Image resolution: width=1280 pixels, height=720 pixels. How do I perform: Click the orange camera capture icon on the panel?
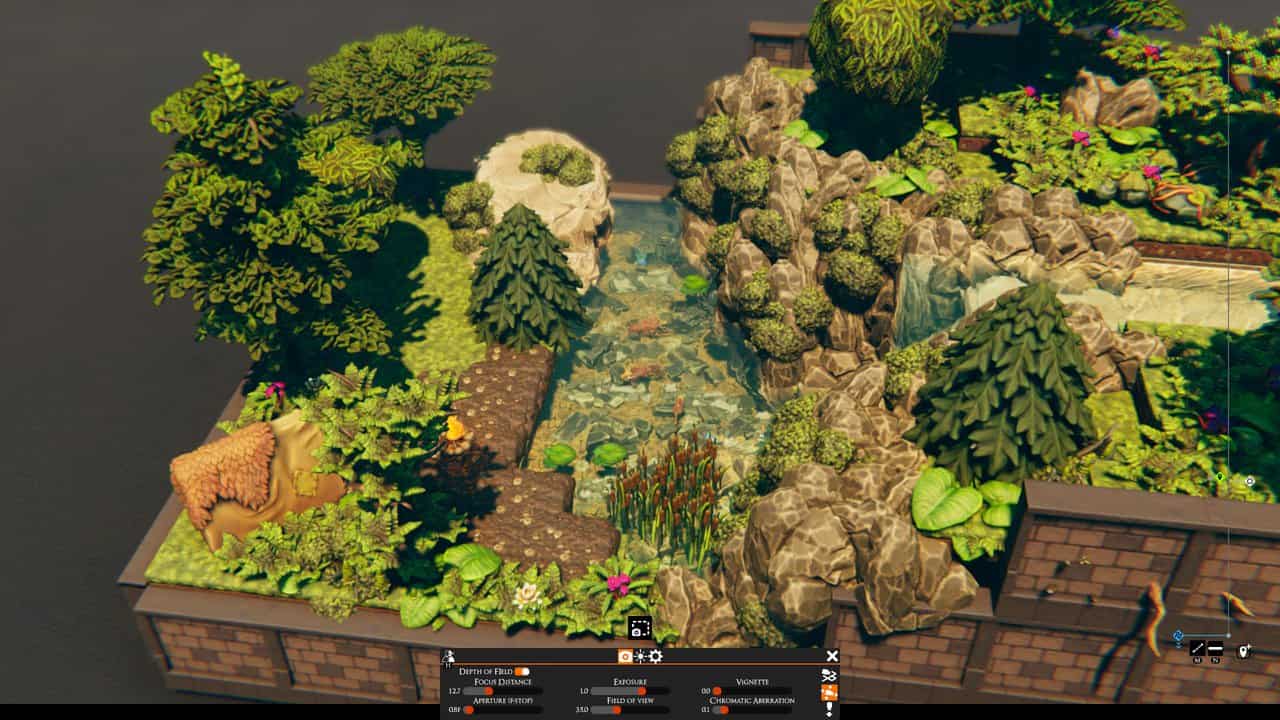click(828, 691)
